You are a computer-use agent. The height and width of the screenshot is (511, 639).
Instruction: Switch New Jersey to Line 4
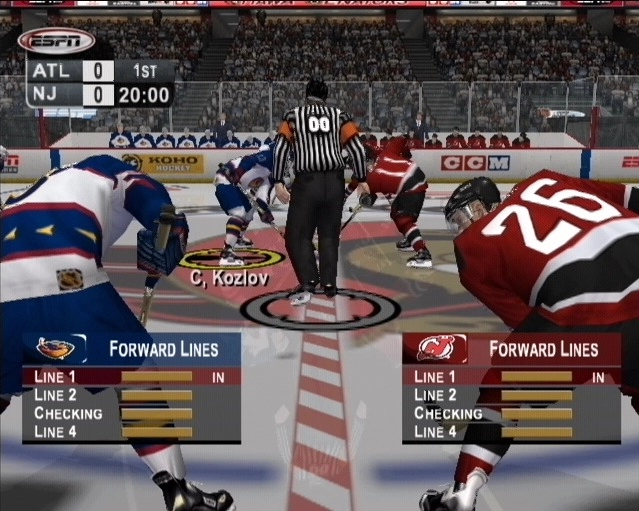point(511,431)
